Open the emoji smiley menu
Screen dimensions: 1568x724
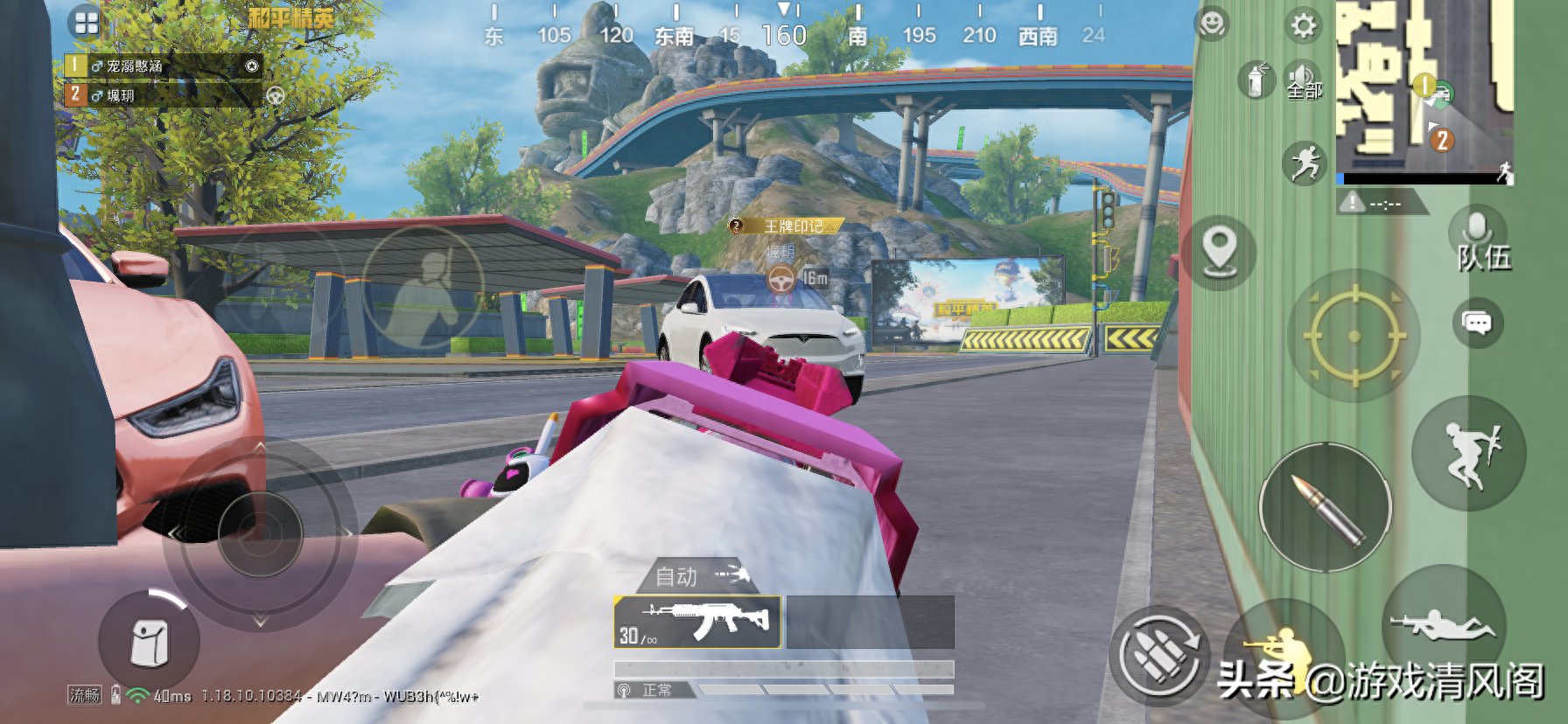click(1212, 24)
